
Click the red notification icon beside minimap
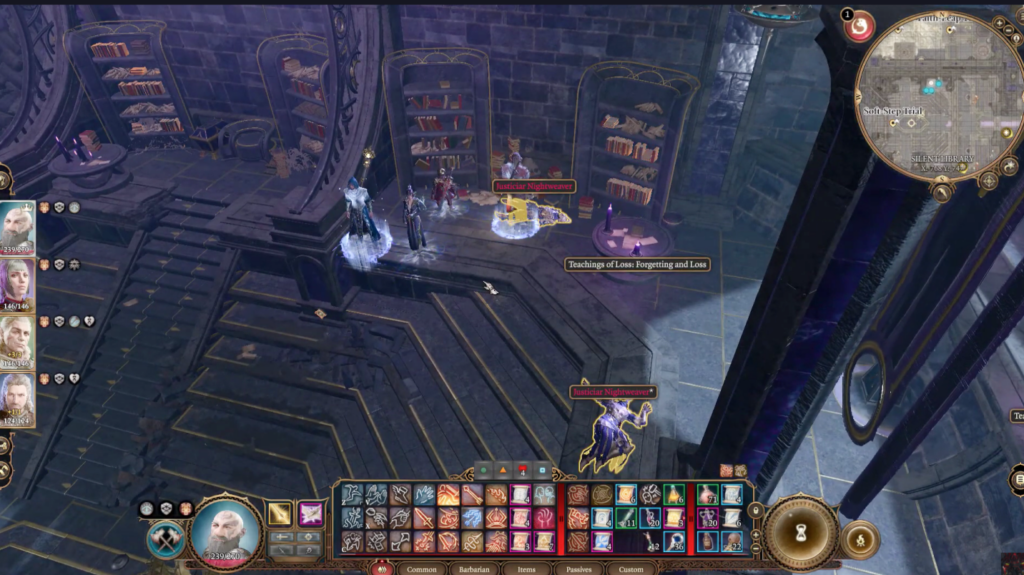[859, 27]
